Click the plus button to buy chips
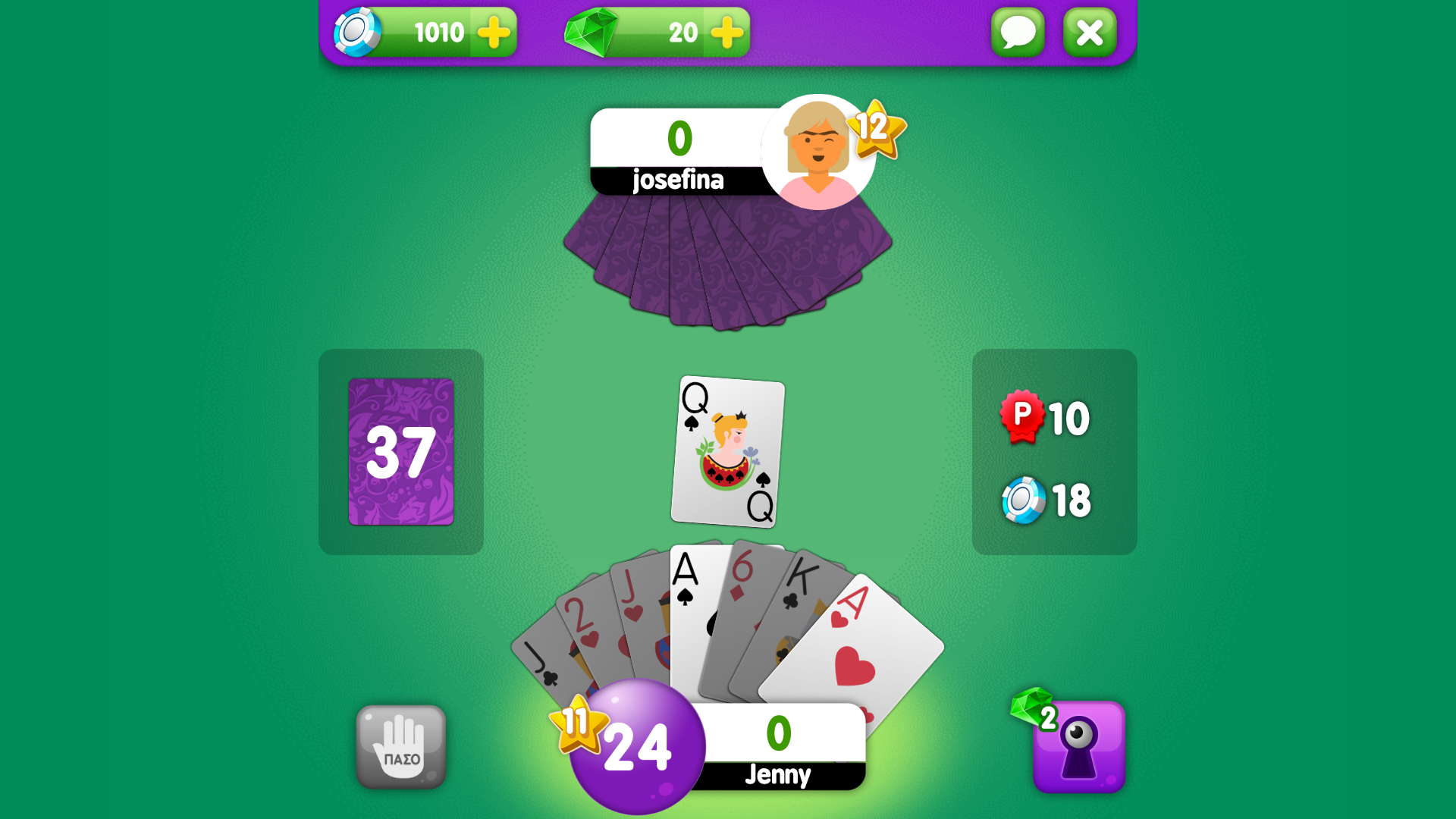The image size is (1456, 819). pyautogui.click(x=492, y=32)
